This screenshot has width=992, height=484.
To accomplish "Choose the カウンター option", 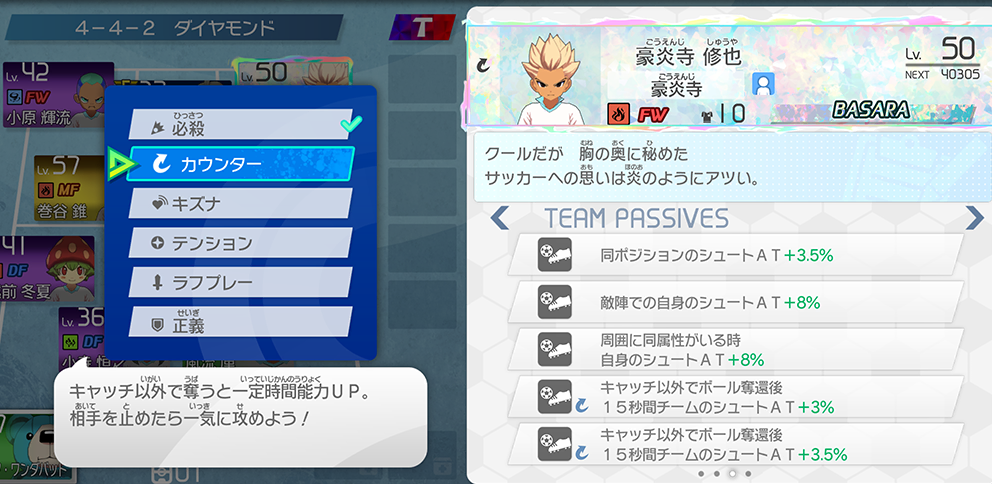I will coord(240,164).
